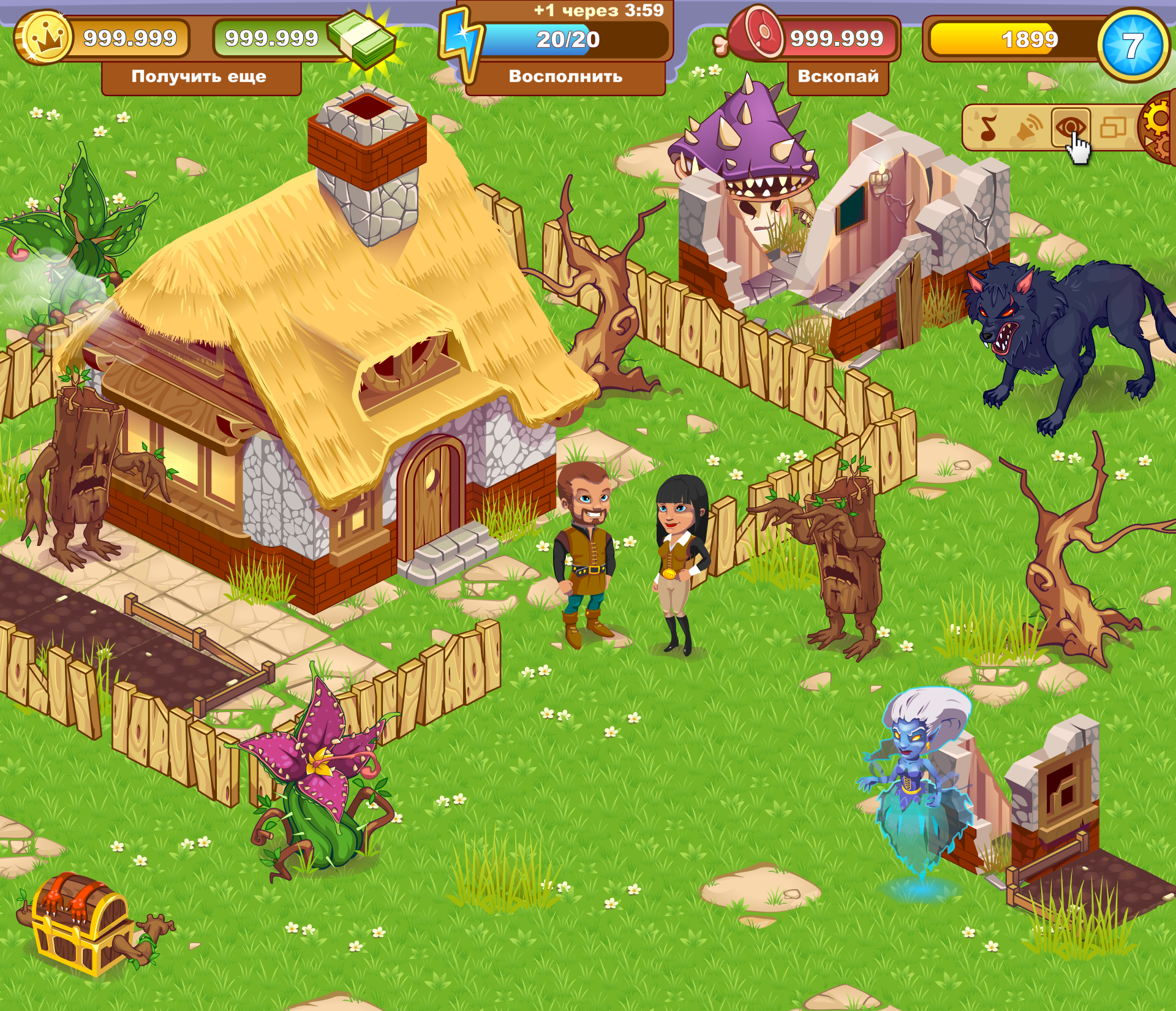Click the "Получить еще" button
1176x1011 pixels.
(200, 77)
